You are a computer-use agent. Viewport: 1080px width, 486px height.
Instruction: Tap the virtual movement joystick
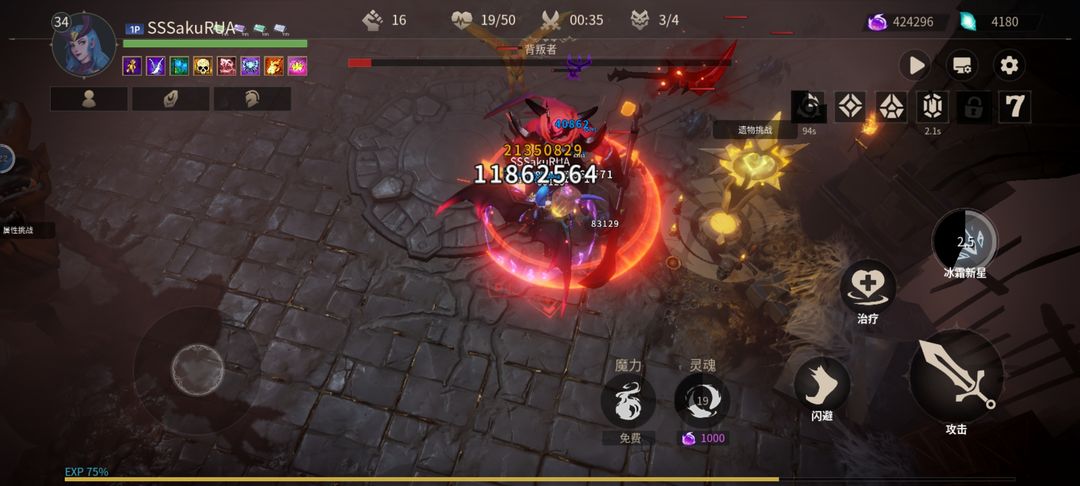[197, 370]
